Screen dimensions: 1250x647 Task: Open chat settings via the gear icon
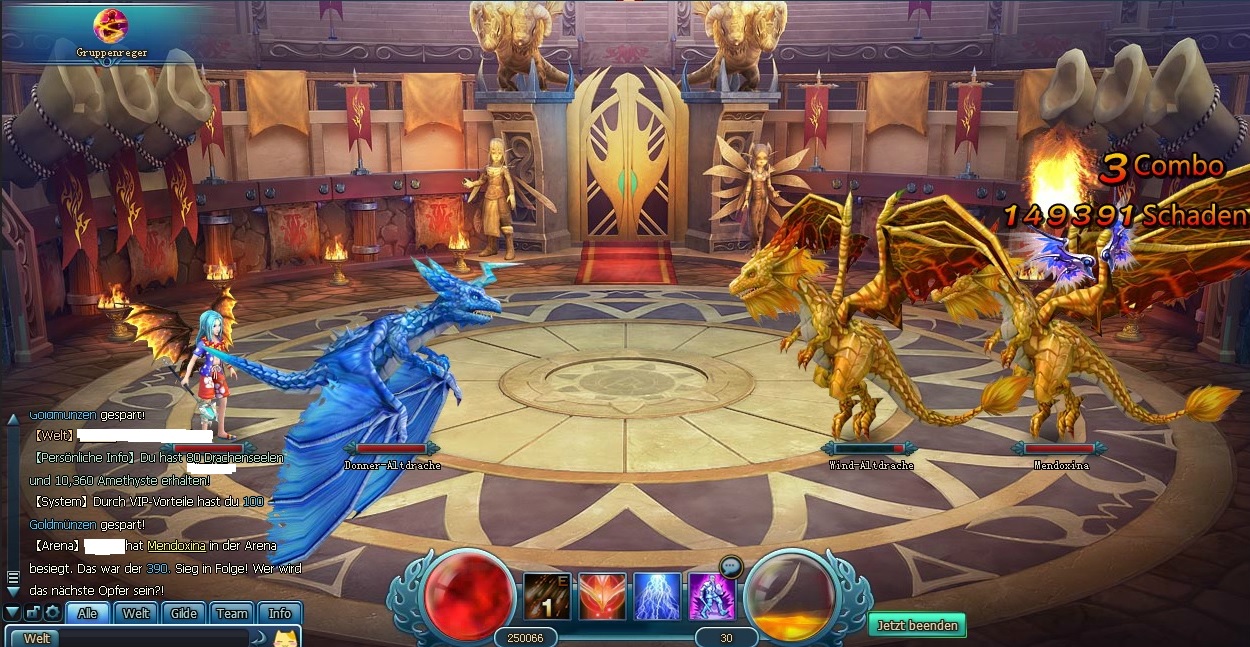(x=52, y=613)
